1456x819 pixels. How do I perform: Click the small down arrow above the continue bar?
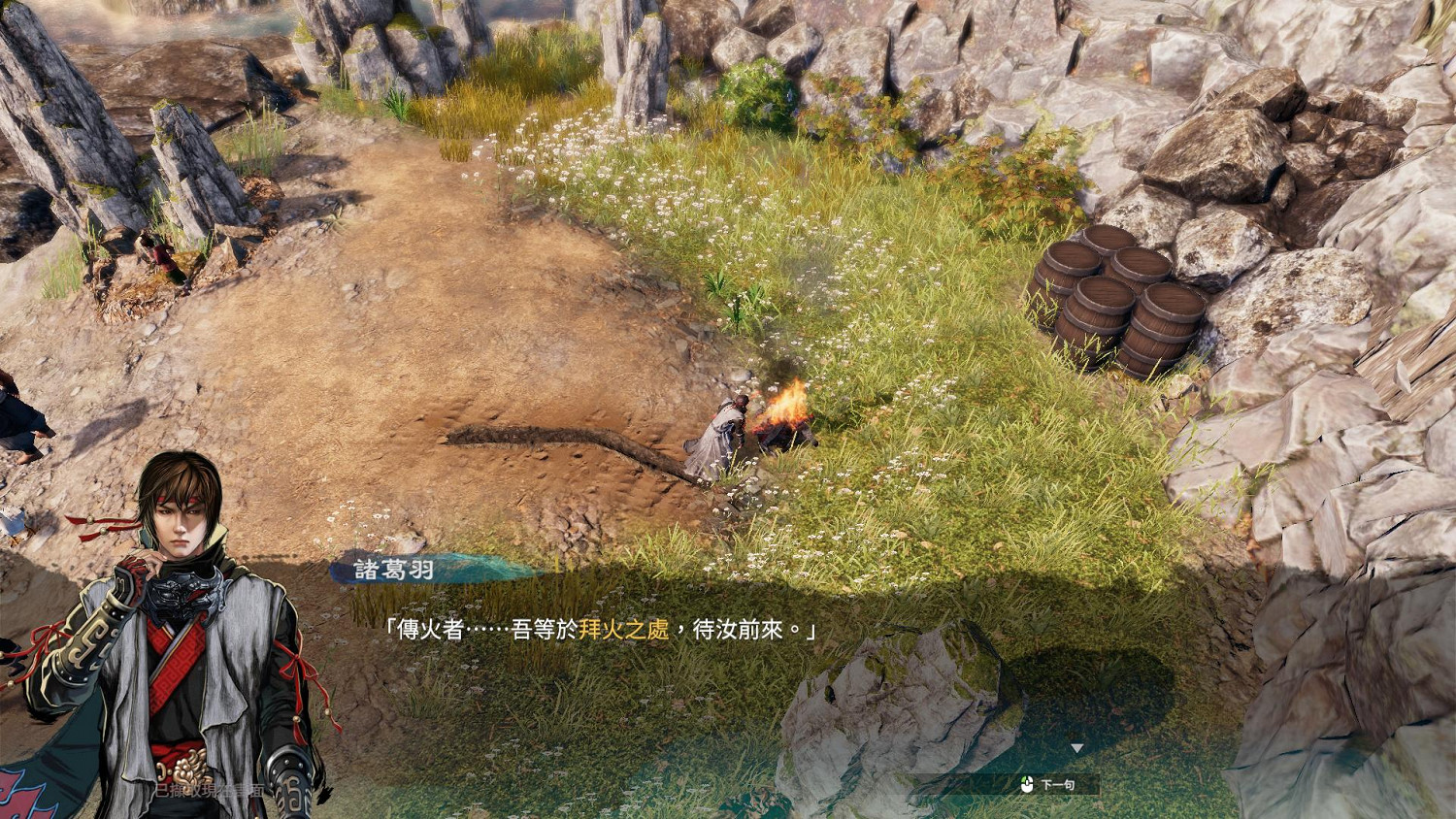click(1077, 747)
